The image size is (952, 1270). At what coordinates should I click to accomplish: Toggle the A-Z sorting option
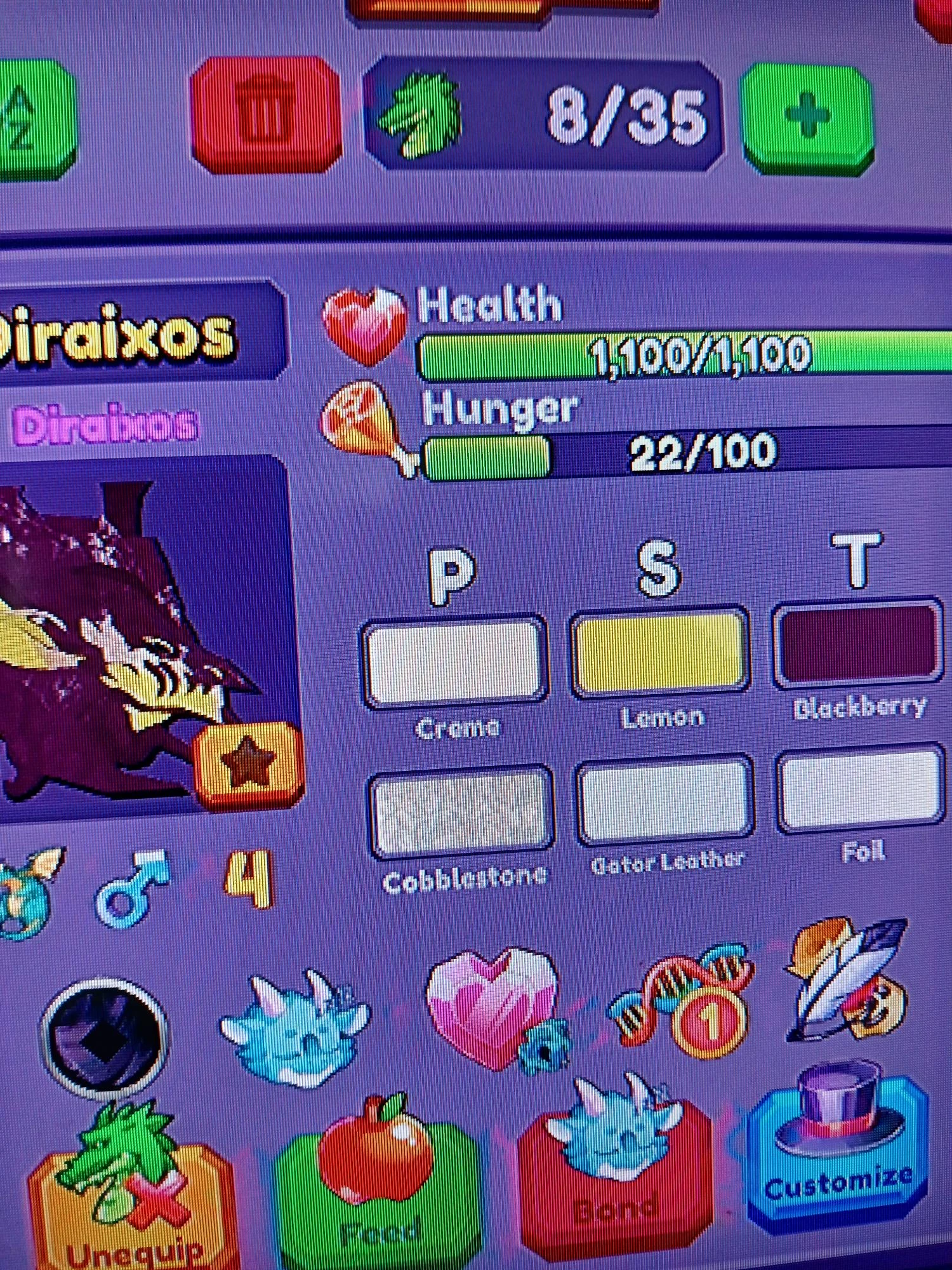point(19,117)
